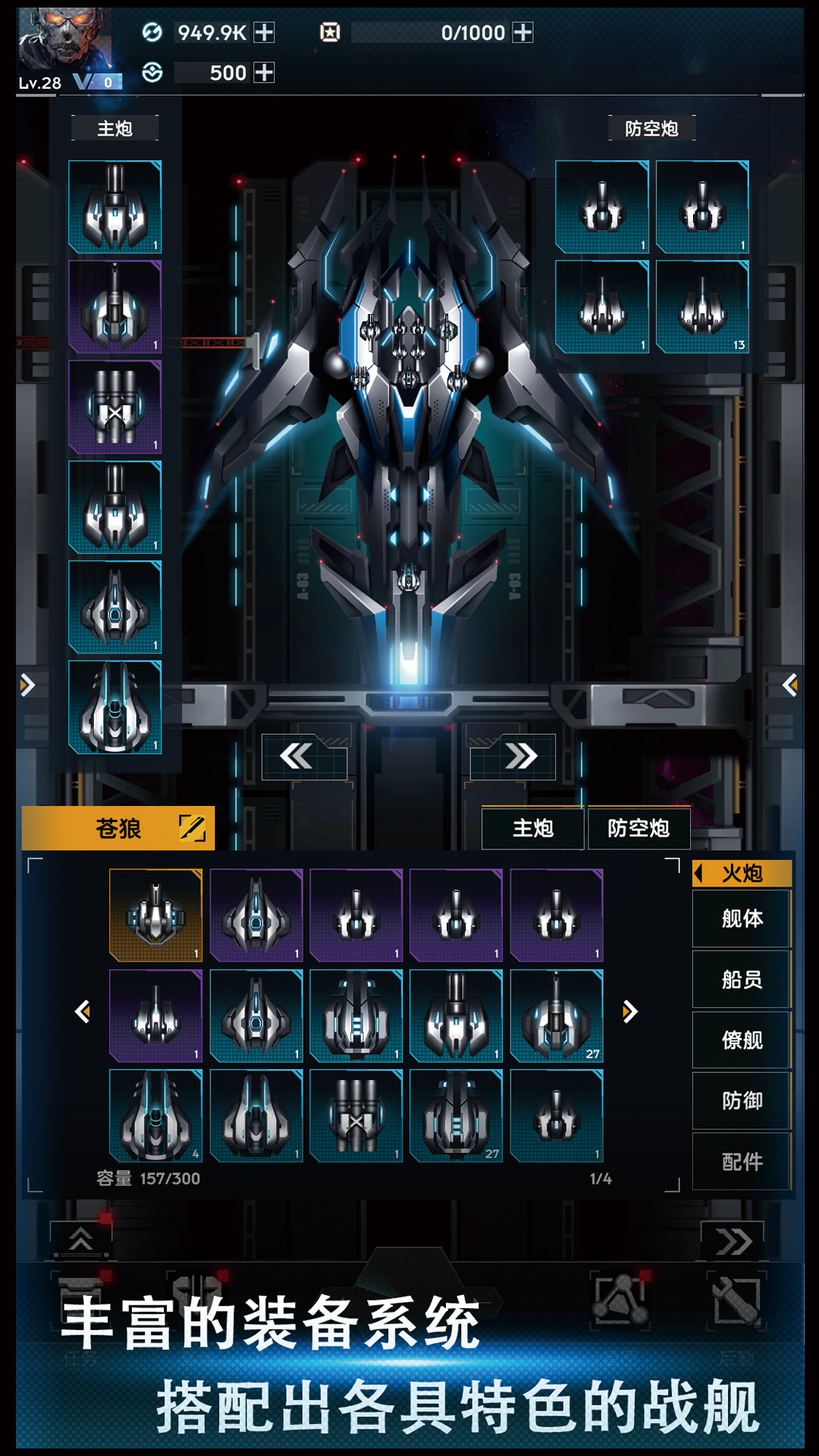This screenshot has height=1456, width=819.
Task: Show the next ship with double-right arrow
Action: click(521, 756)
